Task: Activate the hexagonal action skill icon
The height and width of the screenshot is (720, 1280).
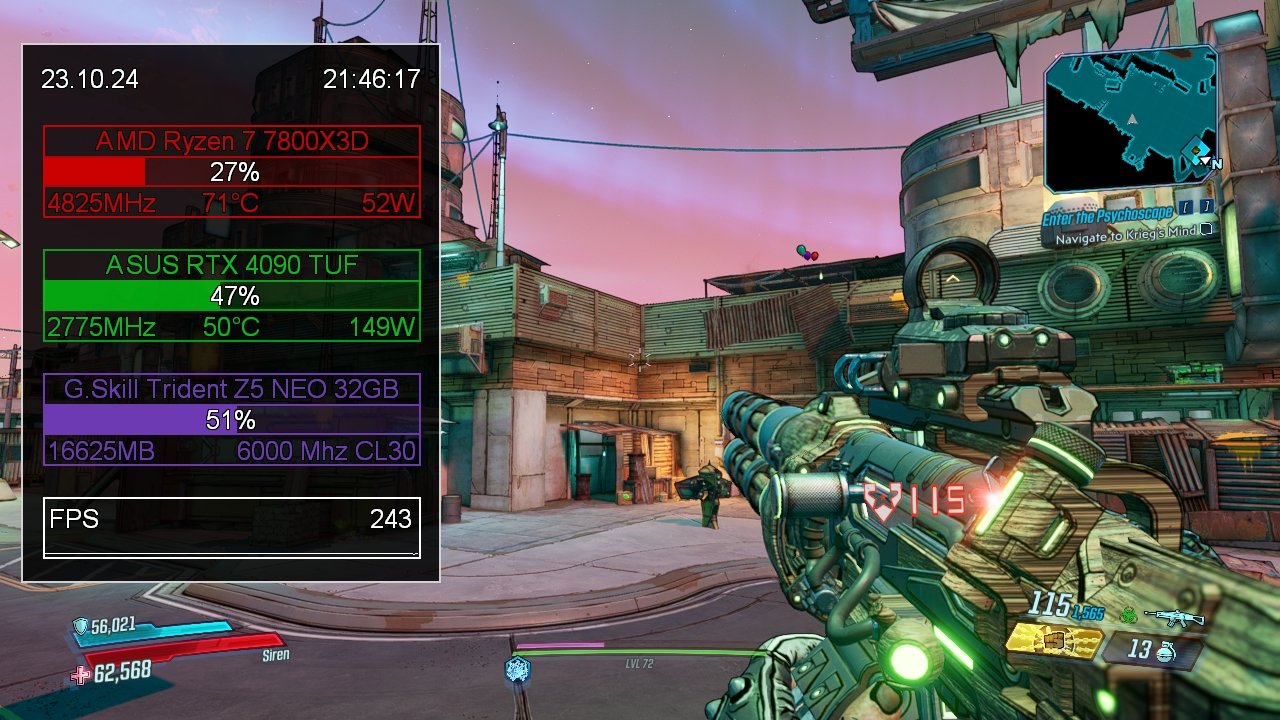Action: pos(517,668)
